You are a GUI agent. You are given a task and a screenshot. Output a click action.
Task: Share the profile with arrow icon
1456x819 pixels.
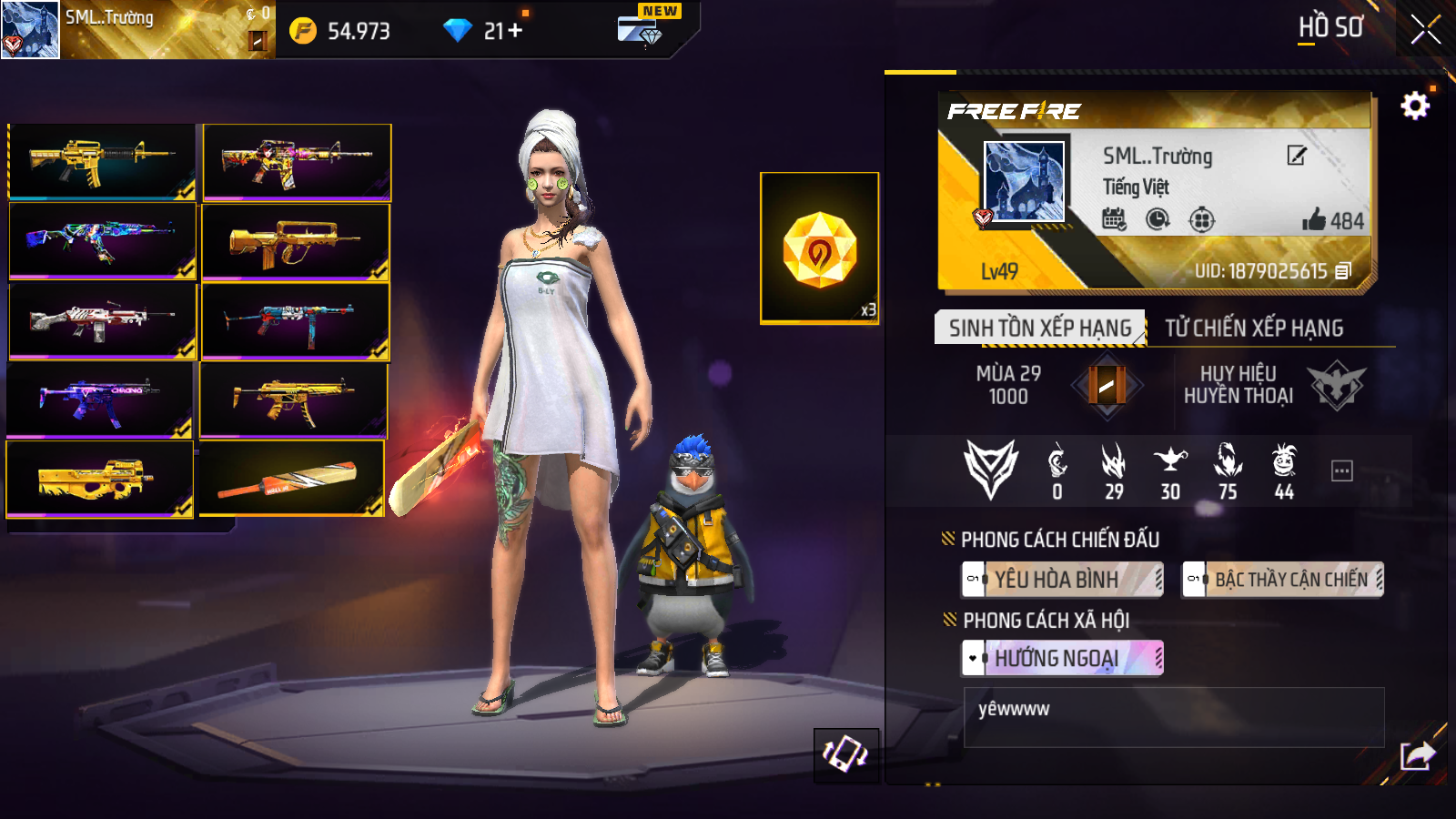(x=1417, y=755)
